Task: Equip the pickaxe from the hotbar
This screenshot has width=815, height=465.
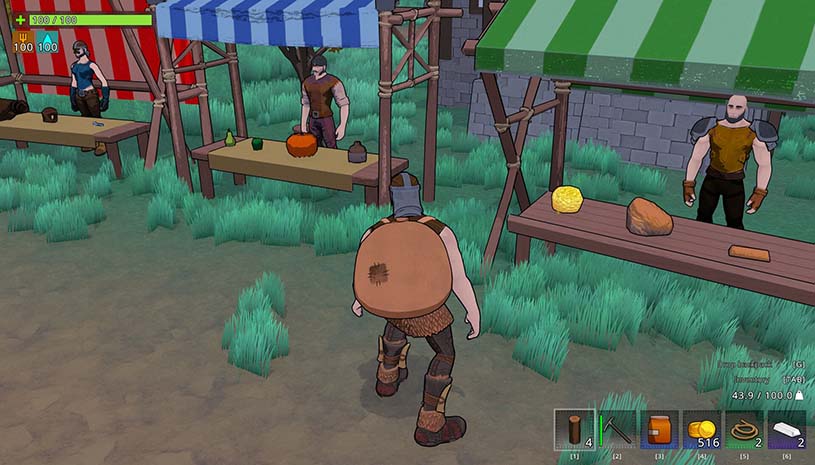Action: [x=617, y=429]
